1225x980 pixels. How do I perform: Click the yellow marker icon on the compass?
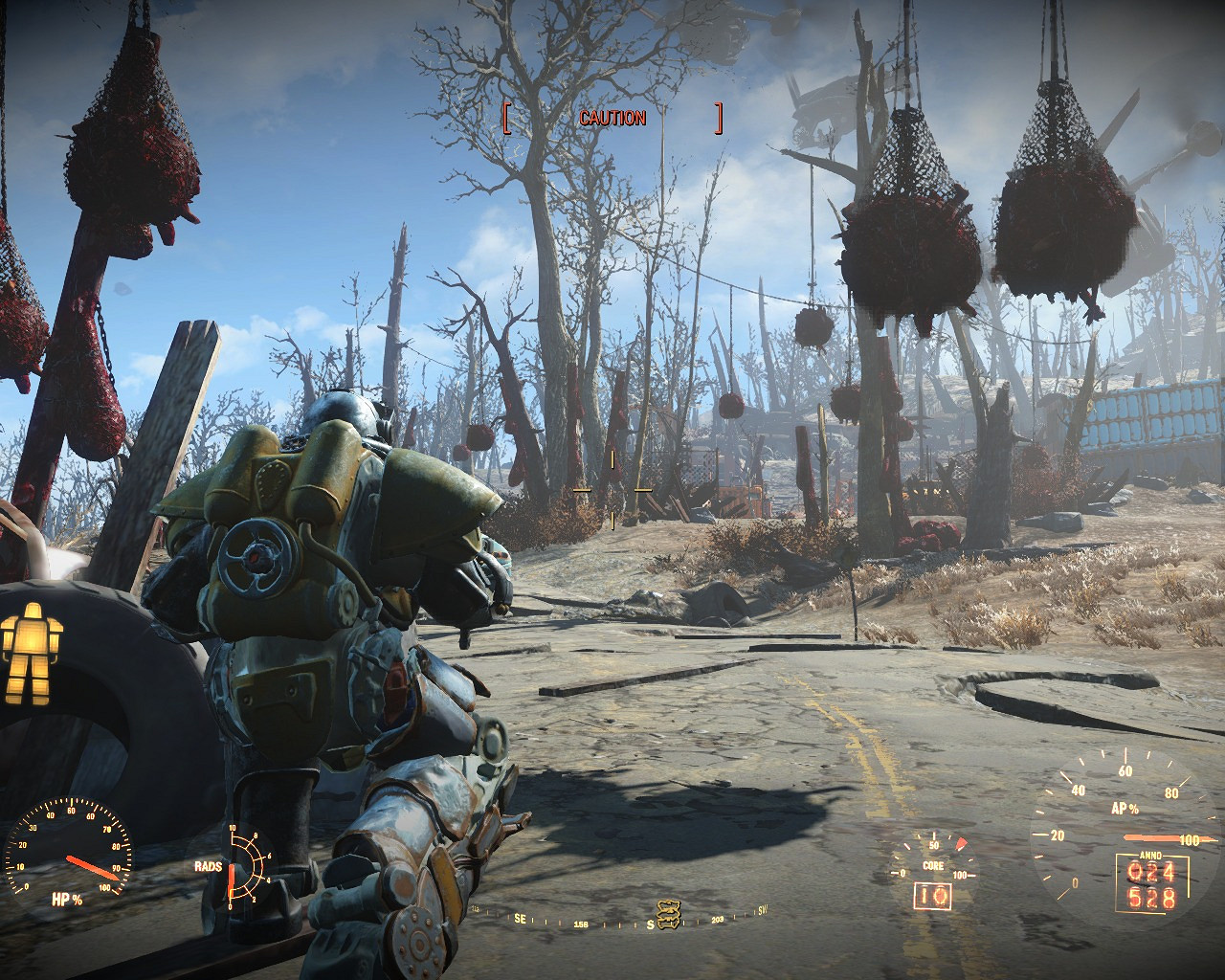tap(667, 913)
